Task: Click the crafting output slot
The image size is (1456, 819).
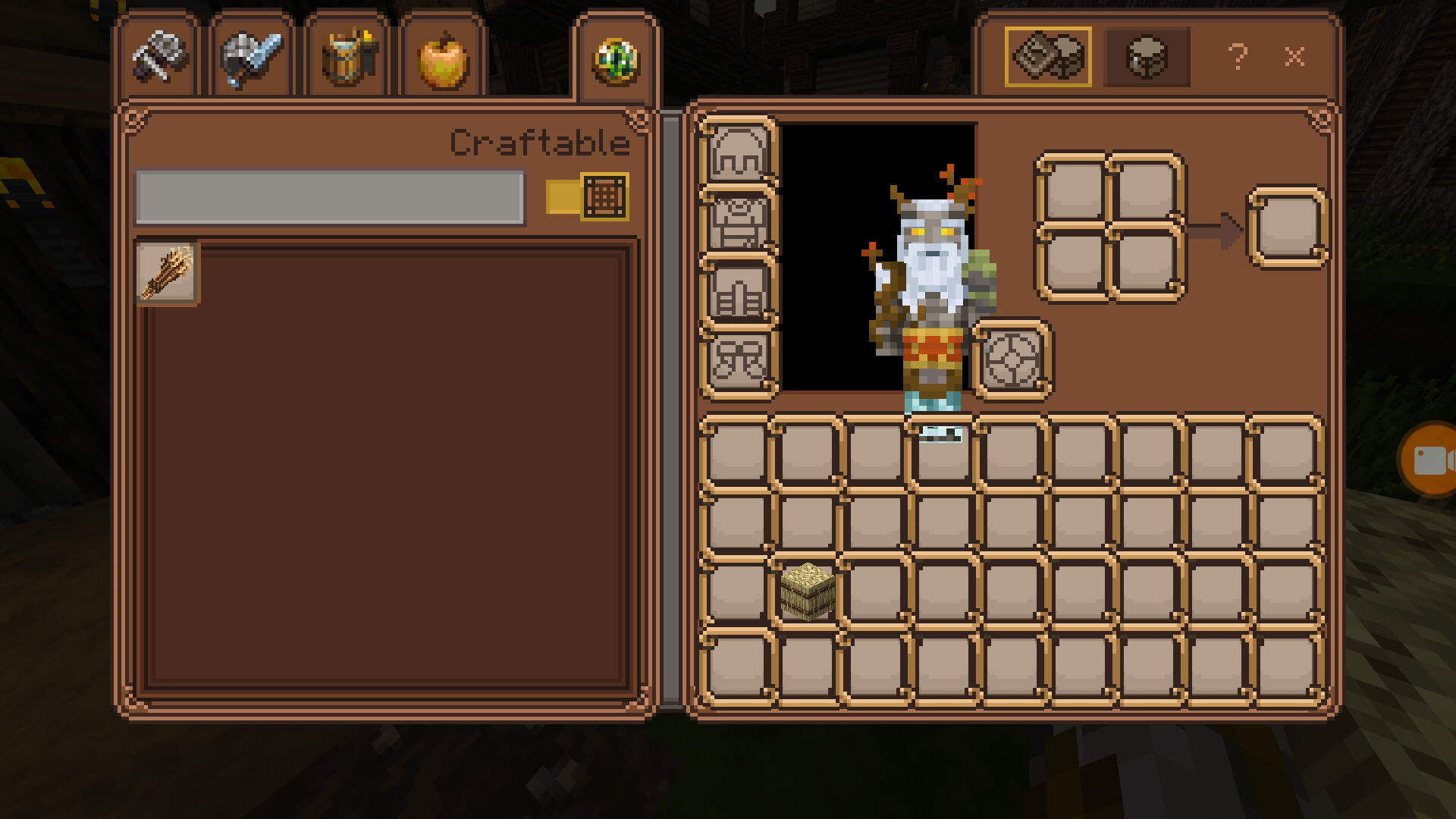Action: pyautogui.click(x=1288, y=227)
